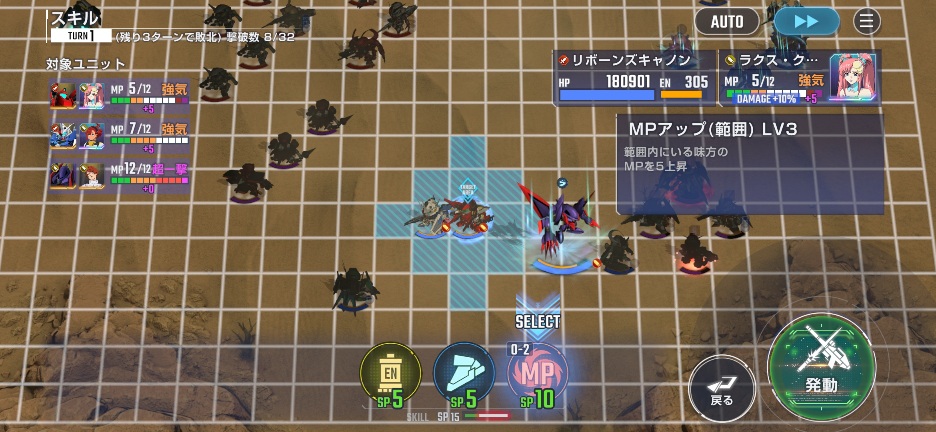Open the hamburger menu
Viewport: 936px width, 432px height.
(x=867, y=20)
